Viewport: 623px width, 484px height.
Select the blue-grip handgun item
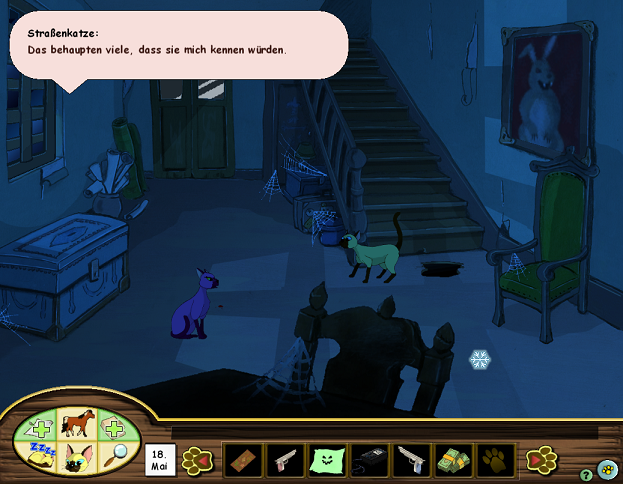[x=412, y=460]
